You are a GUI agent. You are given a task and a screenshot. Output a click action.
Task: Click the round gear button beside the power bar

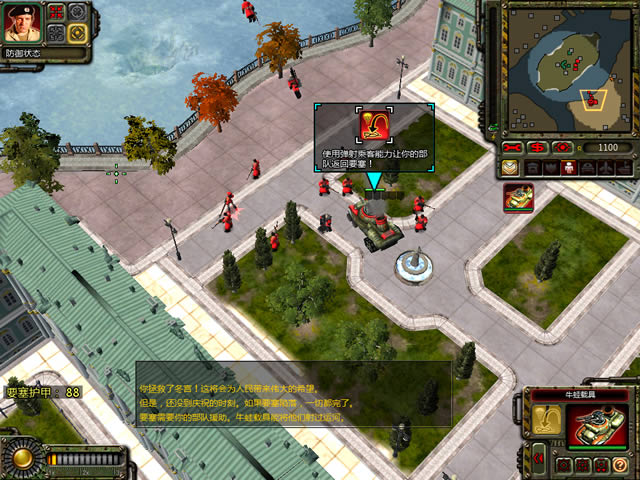coord(22,459)
